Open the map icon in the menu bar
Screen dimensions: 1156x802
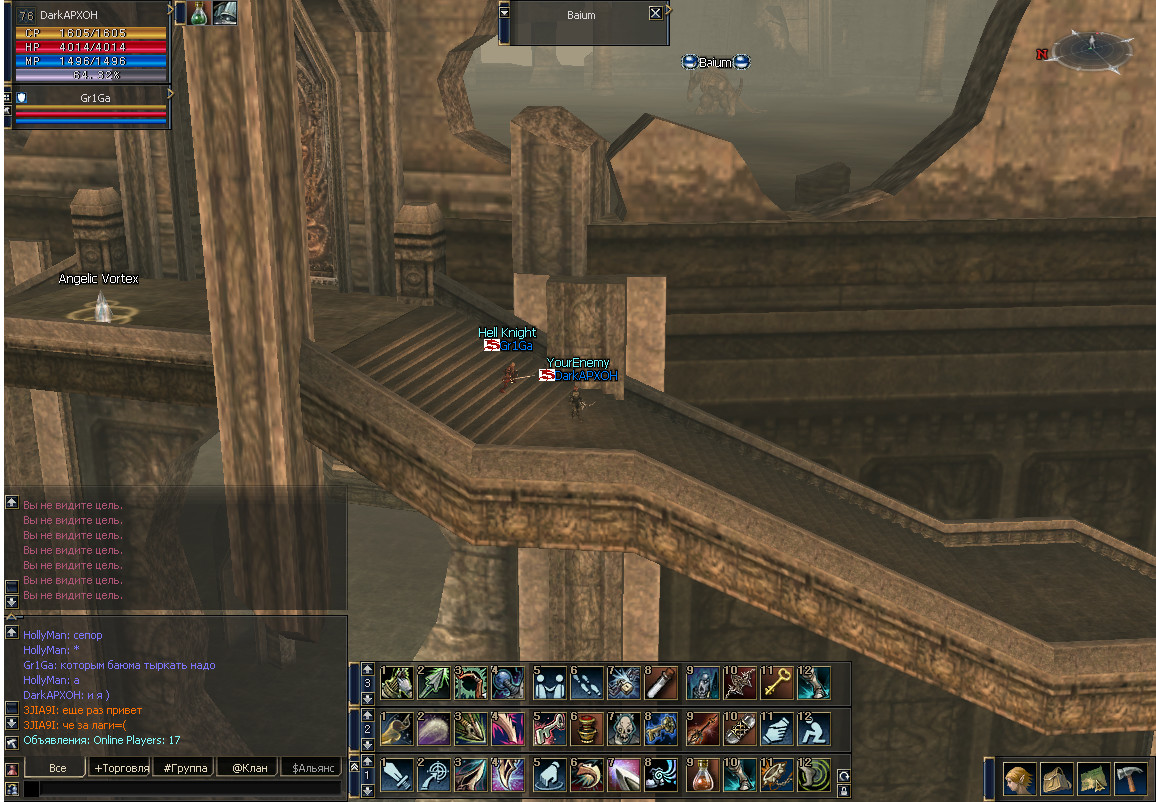[1093, 778]
